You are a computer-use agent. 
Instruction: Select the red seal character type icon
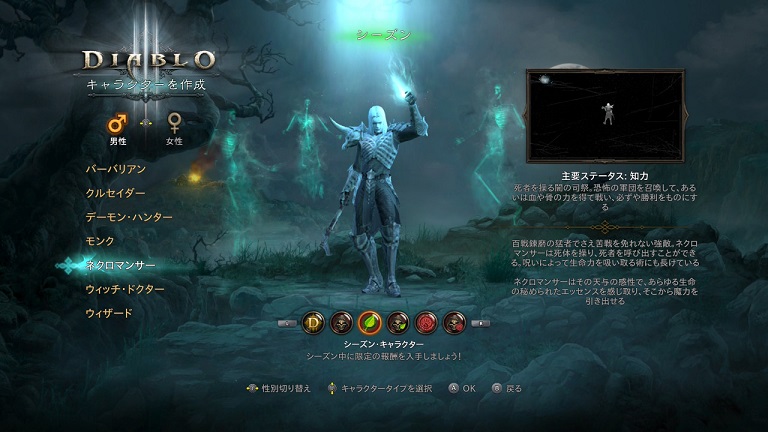(426, 323)
